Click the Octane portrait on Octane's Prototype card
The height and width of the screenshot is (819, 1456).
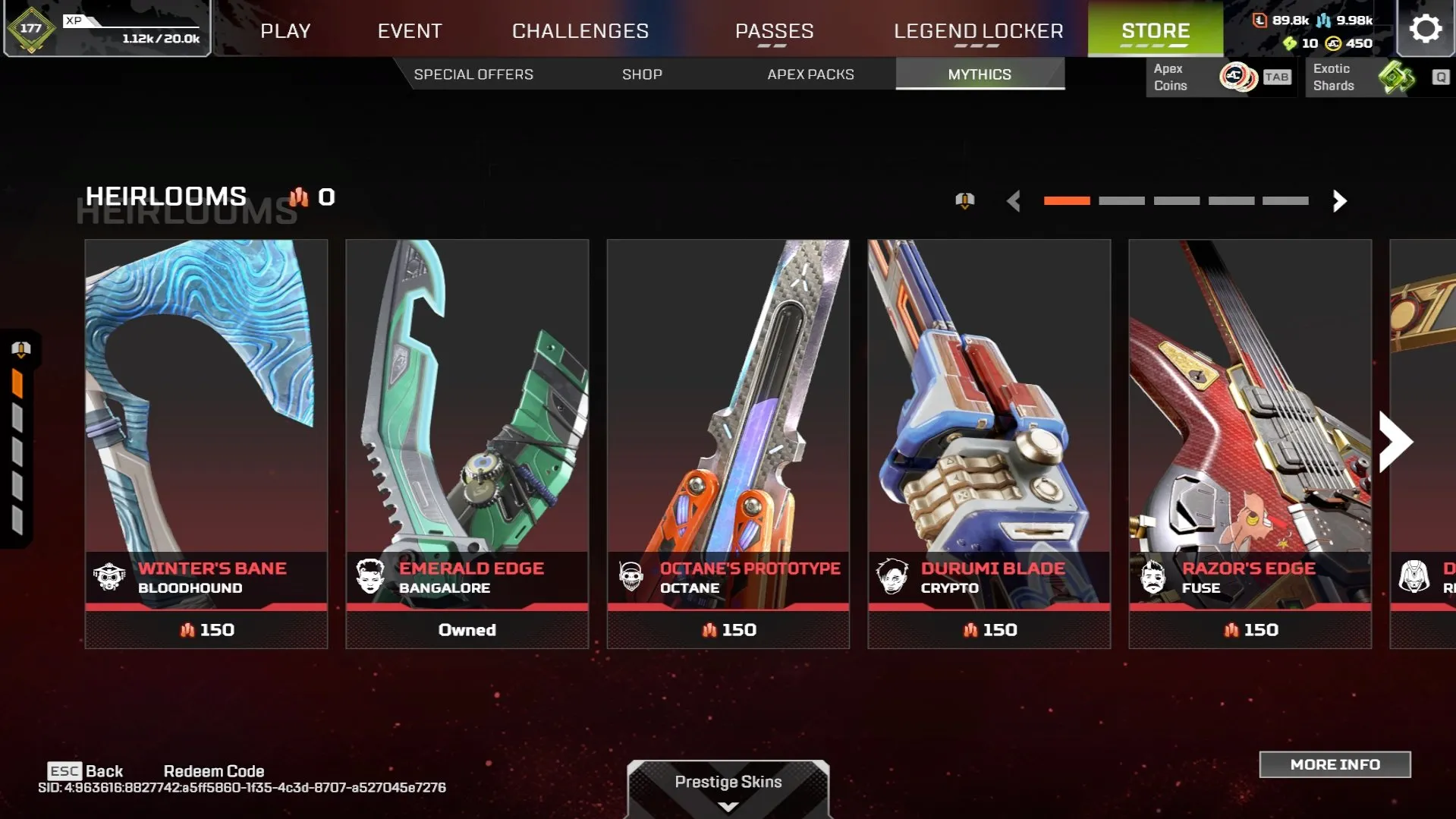point(632,577)
